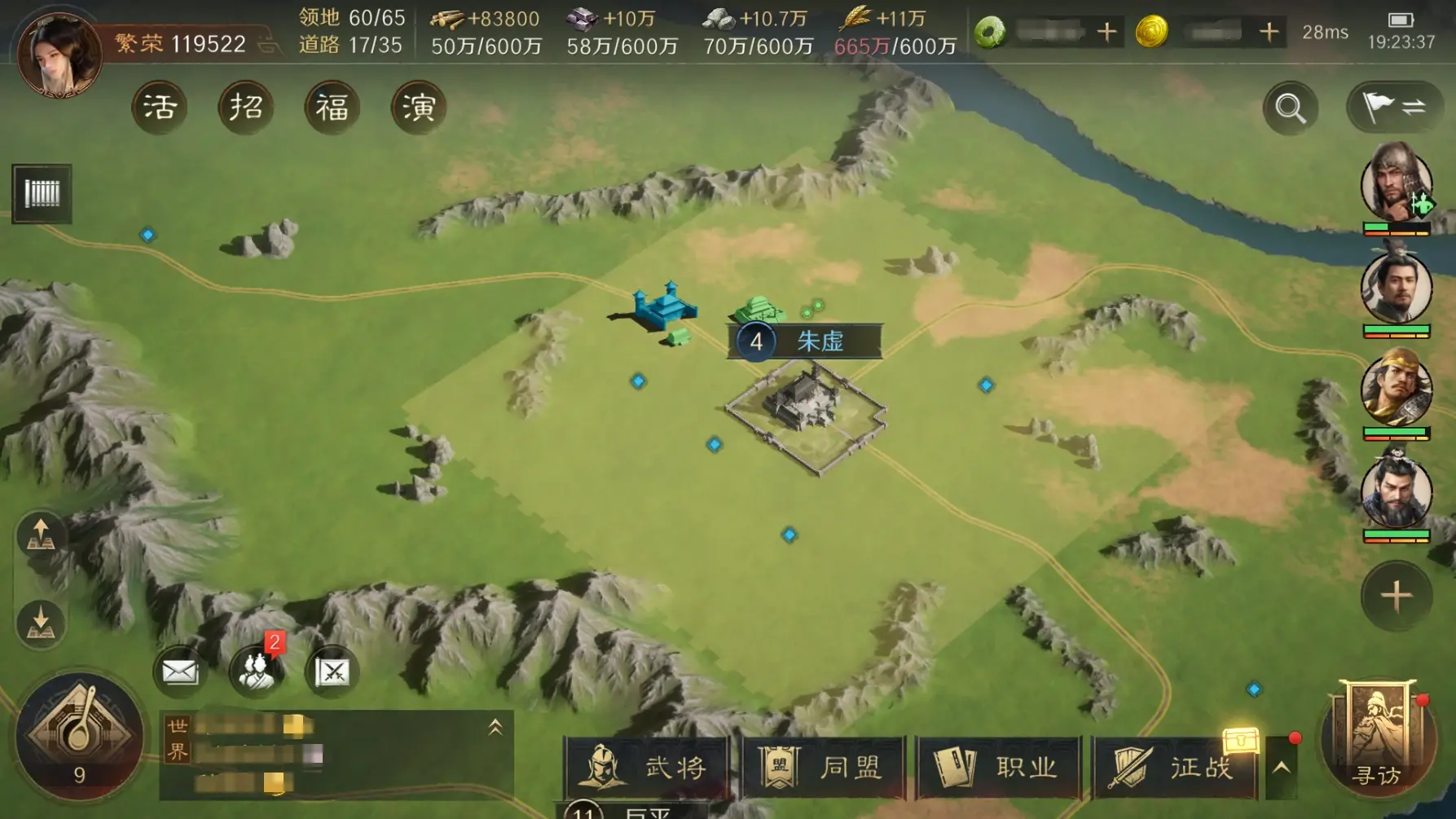This screenshot has width=1456, height=819.
Task: Open the 福 welfare button
Action: 332,108
